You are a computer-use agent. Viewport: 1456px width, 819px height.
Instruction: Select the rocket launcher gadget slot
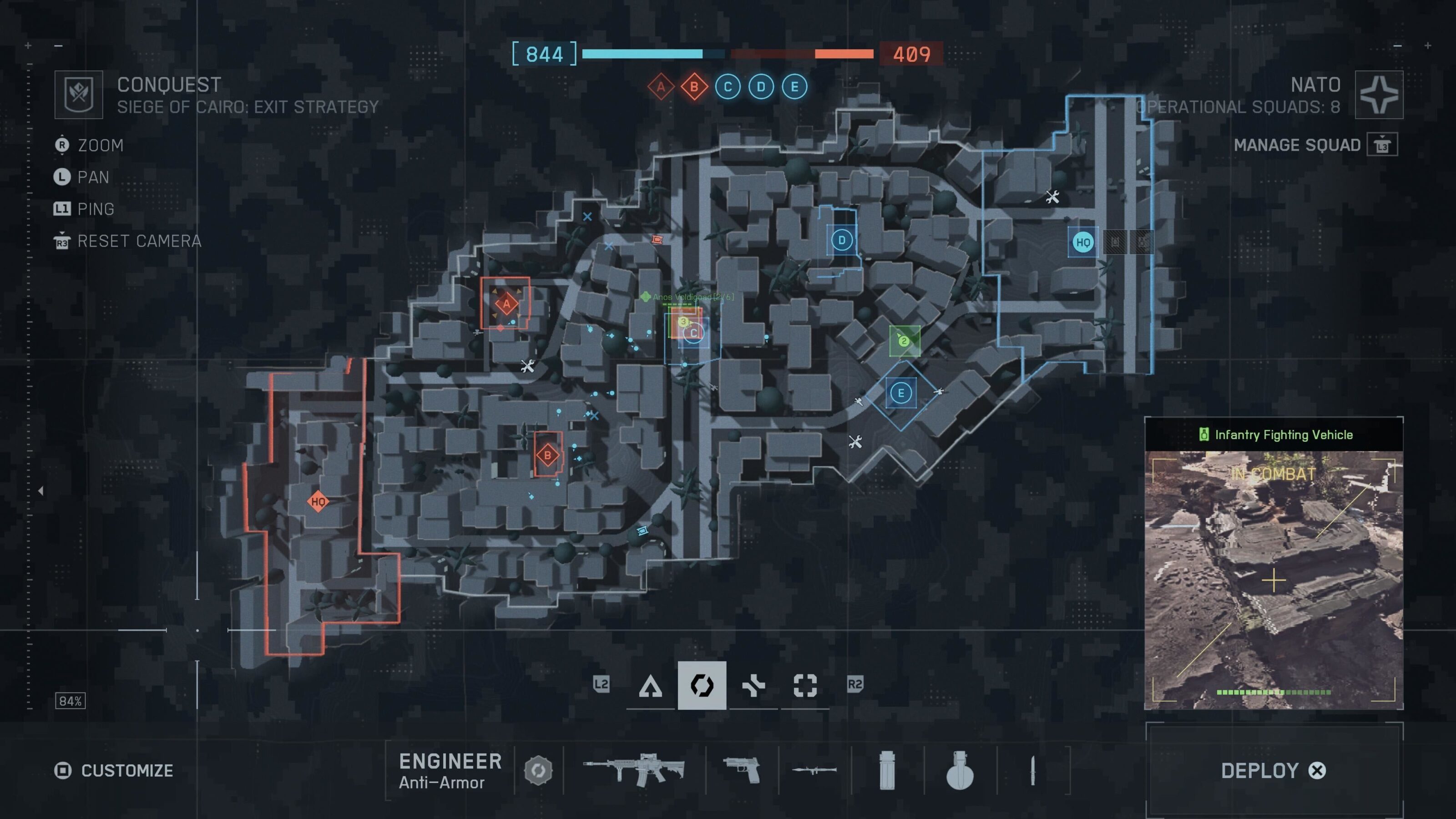click(814, 770)
